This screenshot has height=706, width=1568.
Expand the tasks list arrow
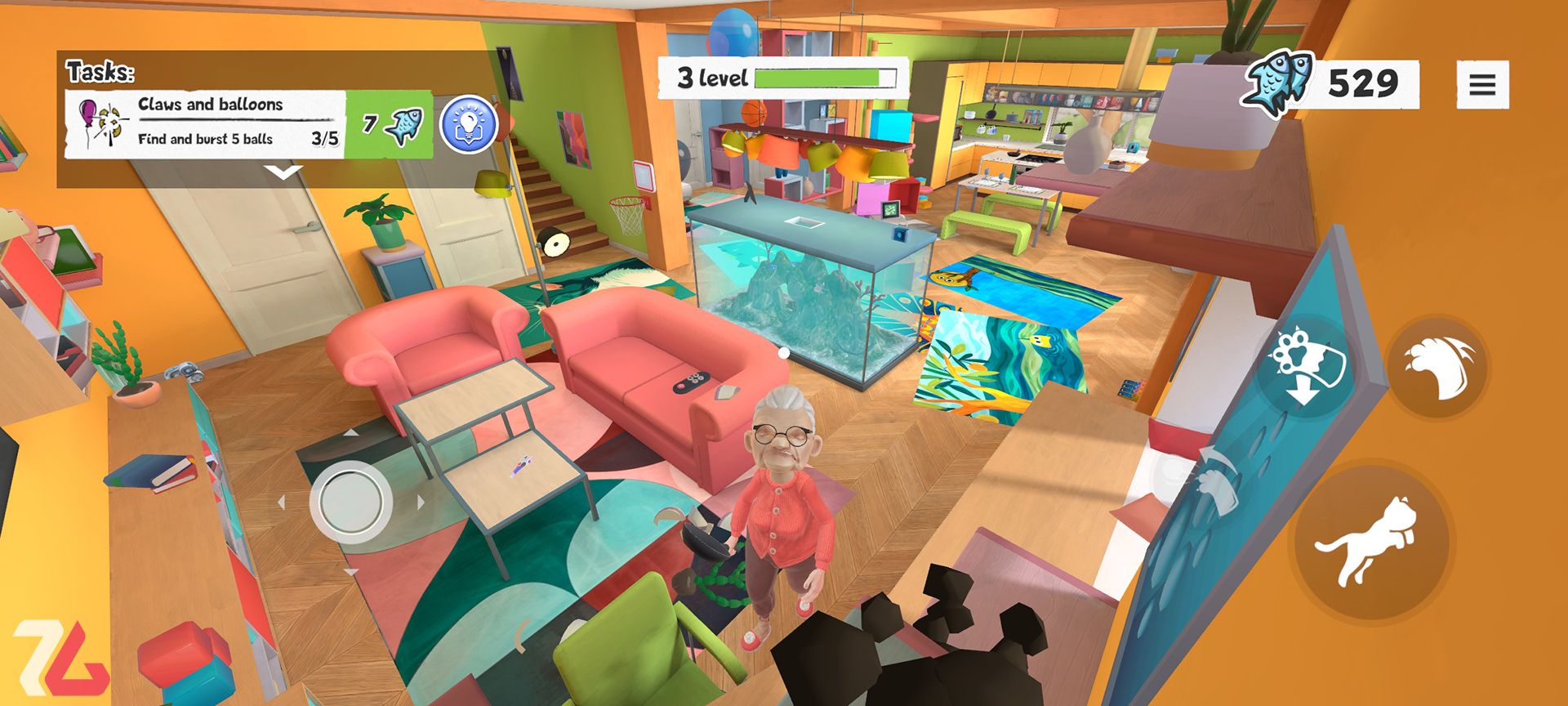[x=284, y=172]
